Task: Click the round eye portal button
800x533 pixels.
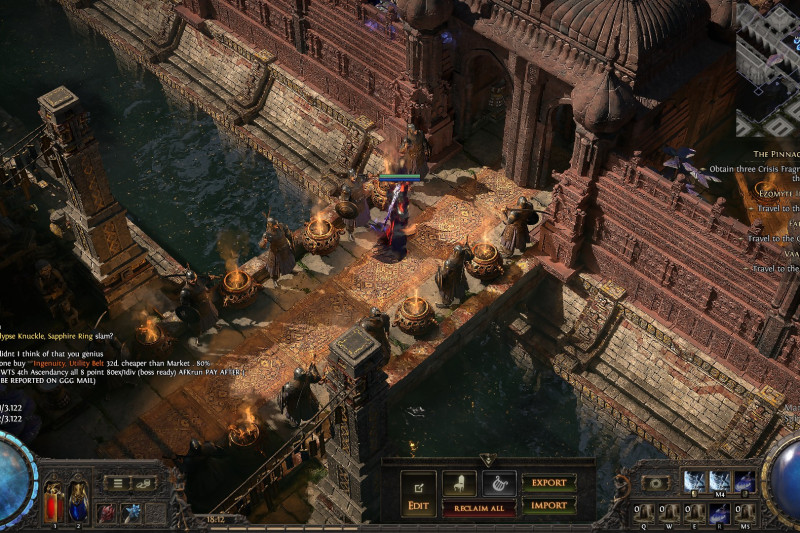Action: coord(656,482)
